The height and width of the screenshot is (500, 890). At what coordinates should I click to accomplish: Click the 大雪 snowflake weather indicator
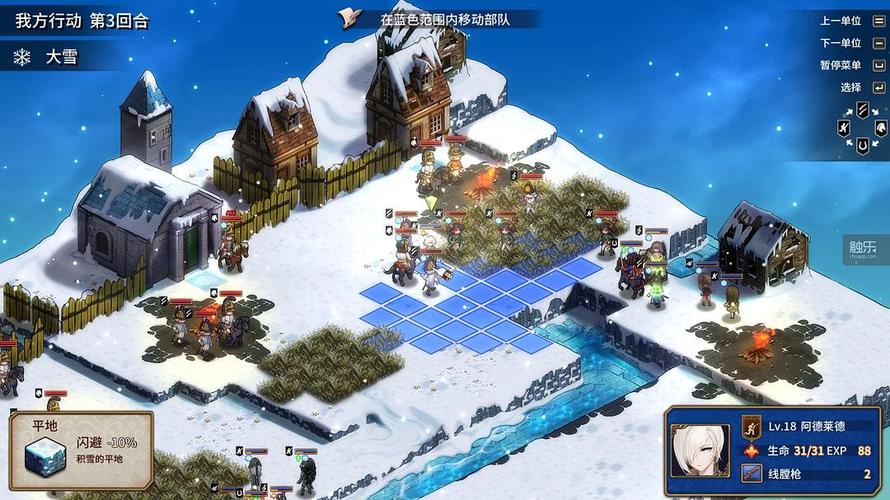tap(22, 57)
